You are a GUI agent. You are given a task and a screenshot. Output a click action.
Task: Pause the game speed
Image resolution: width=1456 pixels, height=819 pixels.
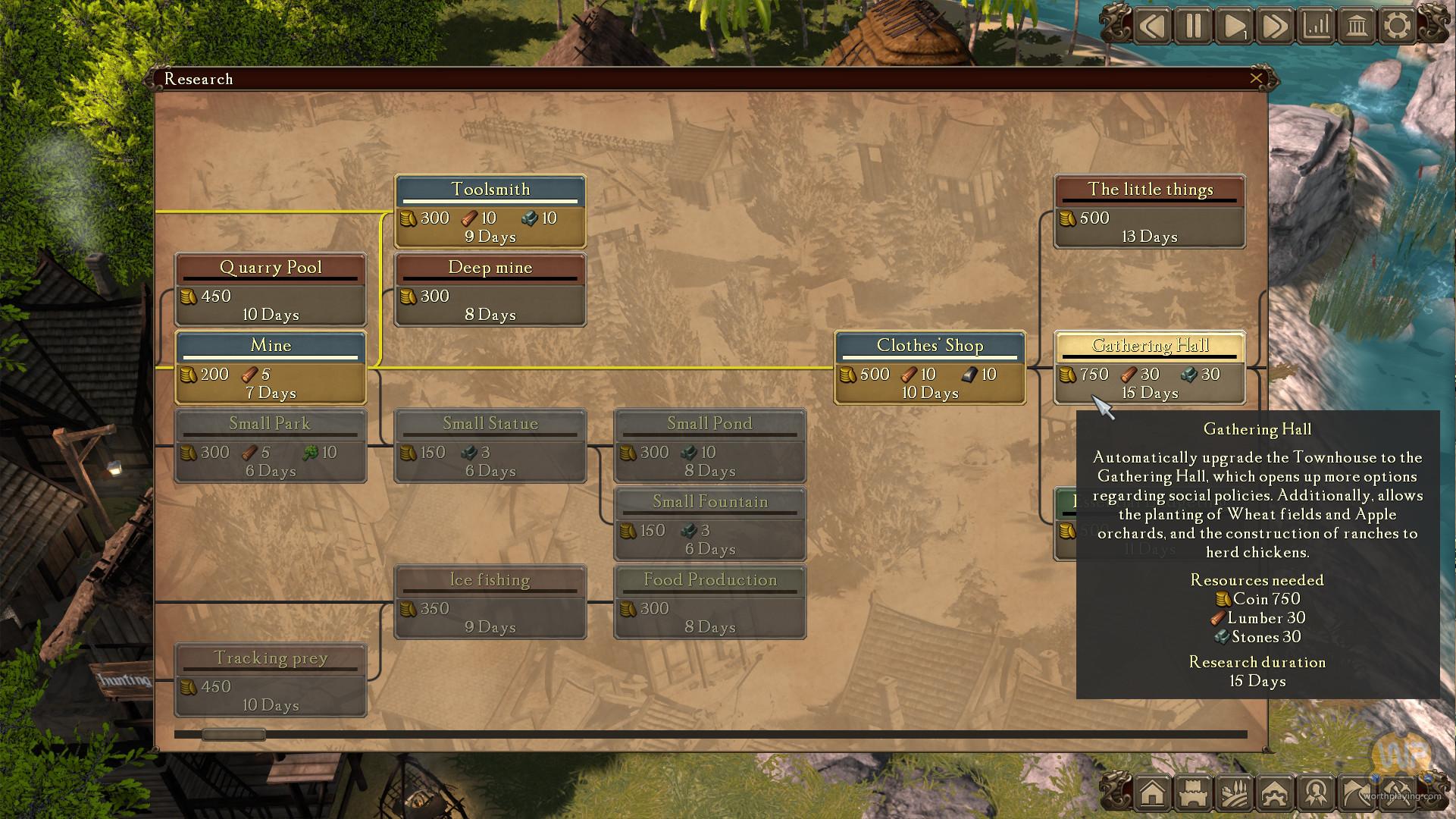(1193, 27)
